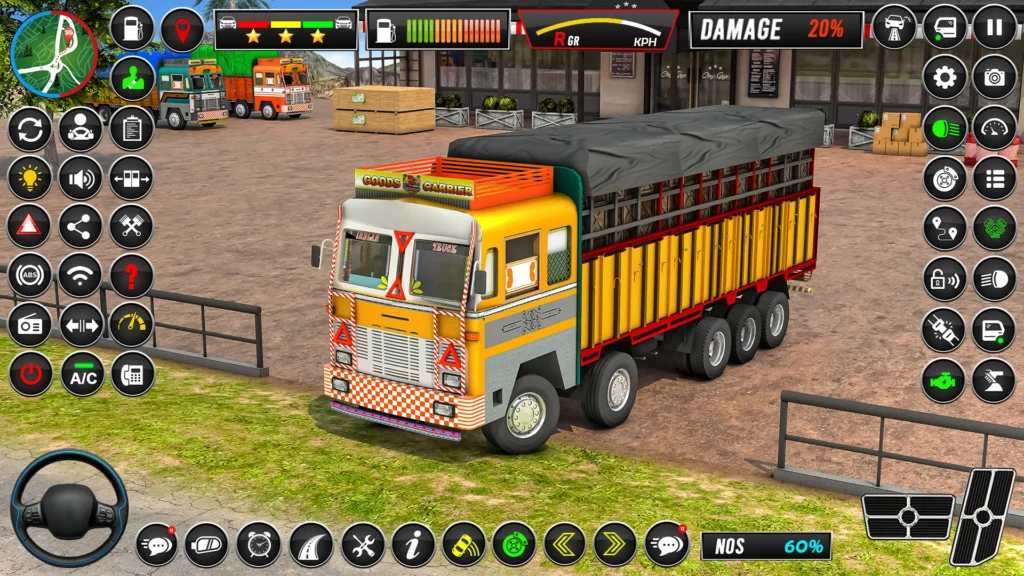Open the red location pin marker
This screenshot has height=576, width=1024.
[182, 29]
